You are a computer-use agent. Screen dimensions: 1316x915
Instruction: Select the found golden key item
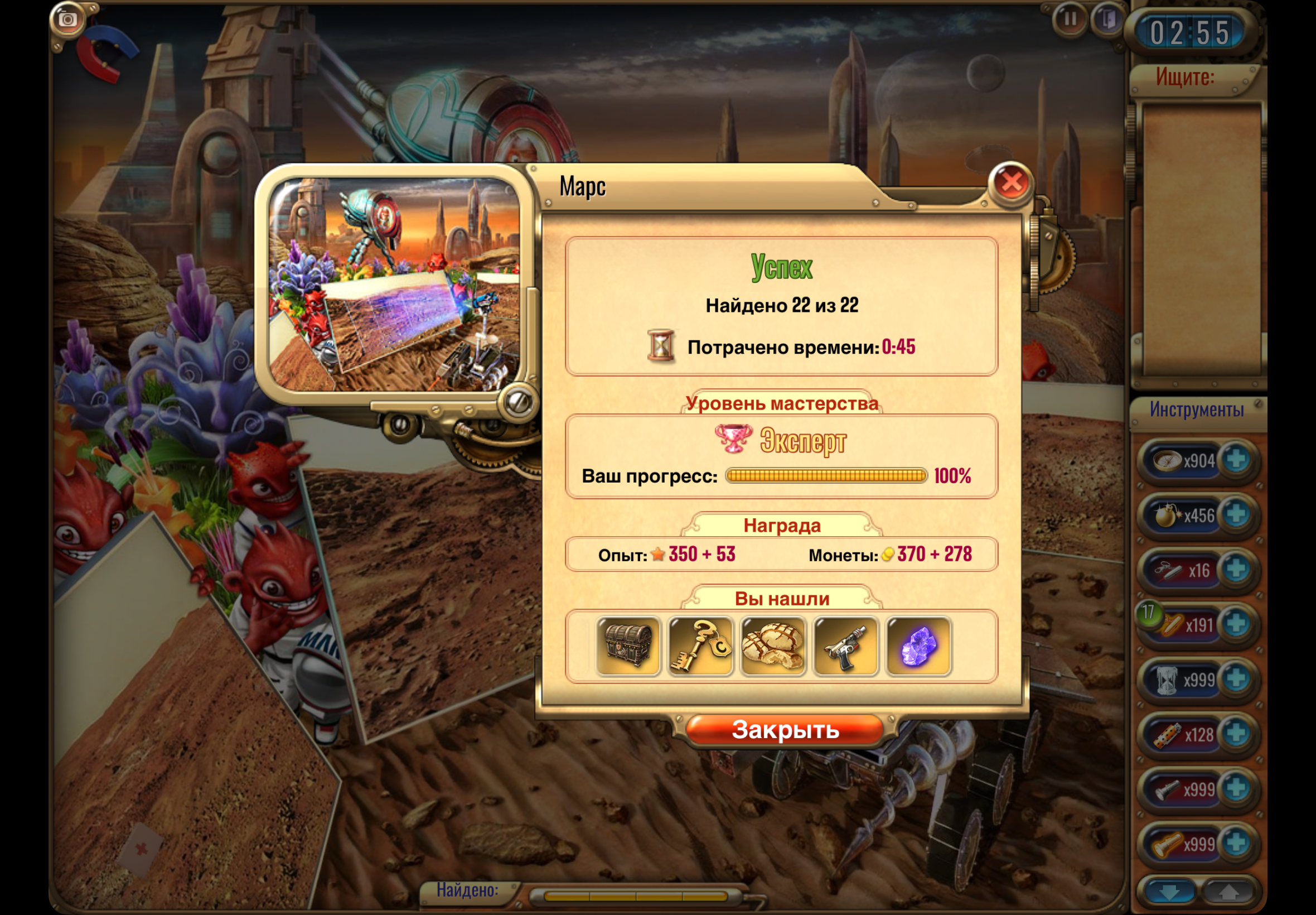click(x=700, y=646)
